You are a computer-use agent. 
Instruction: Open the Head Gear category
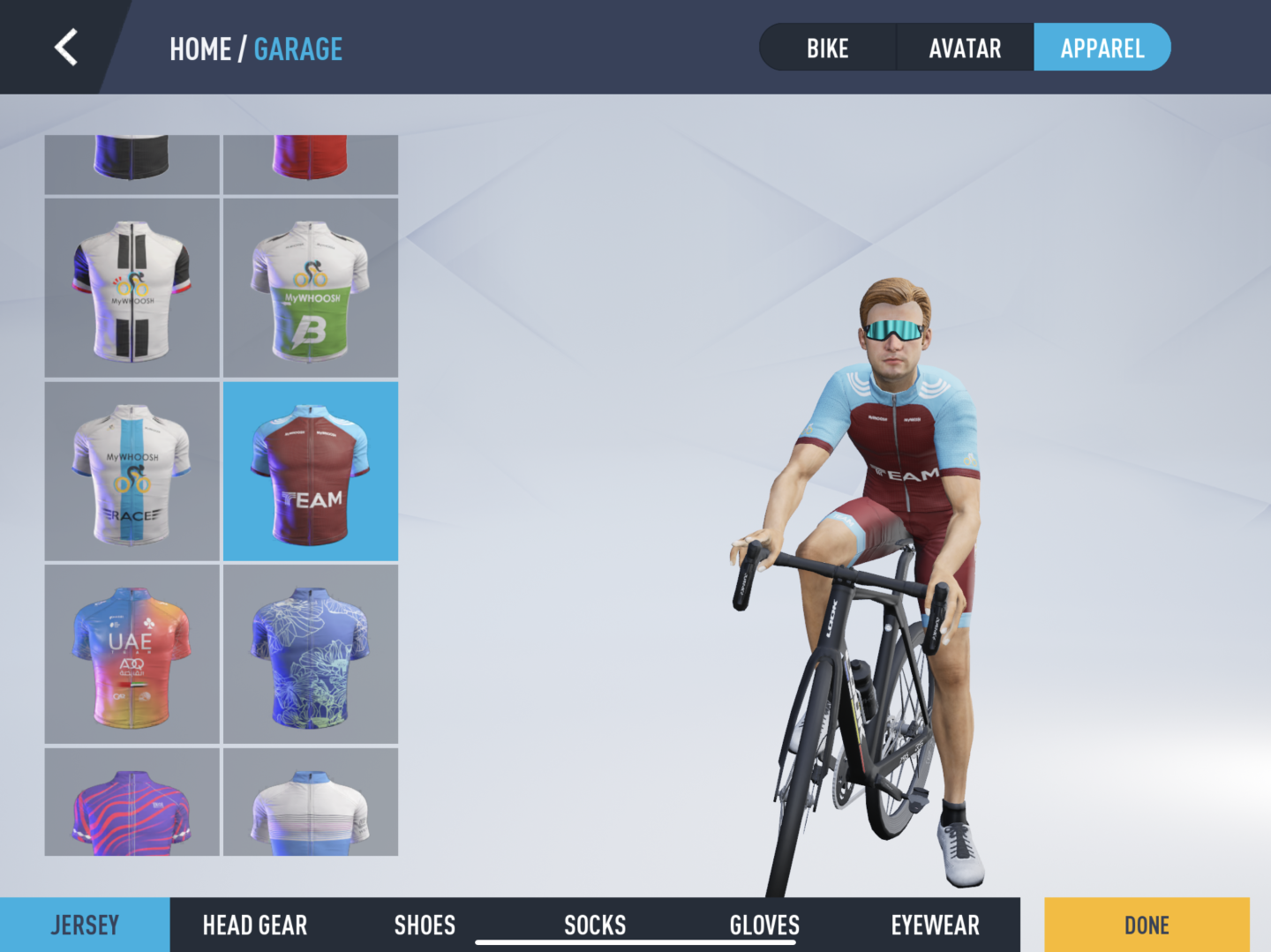[255, 925]
